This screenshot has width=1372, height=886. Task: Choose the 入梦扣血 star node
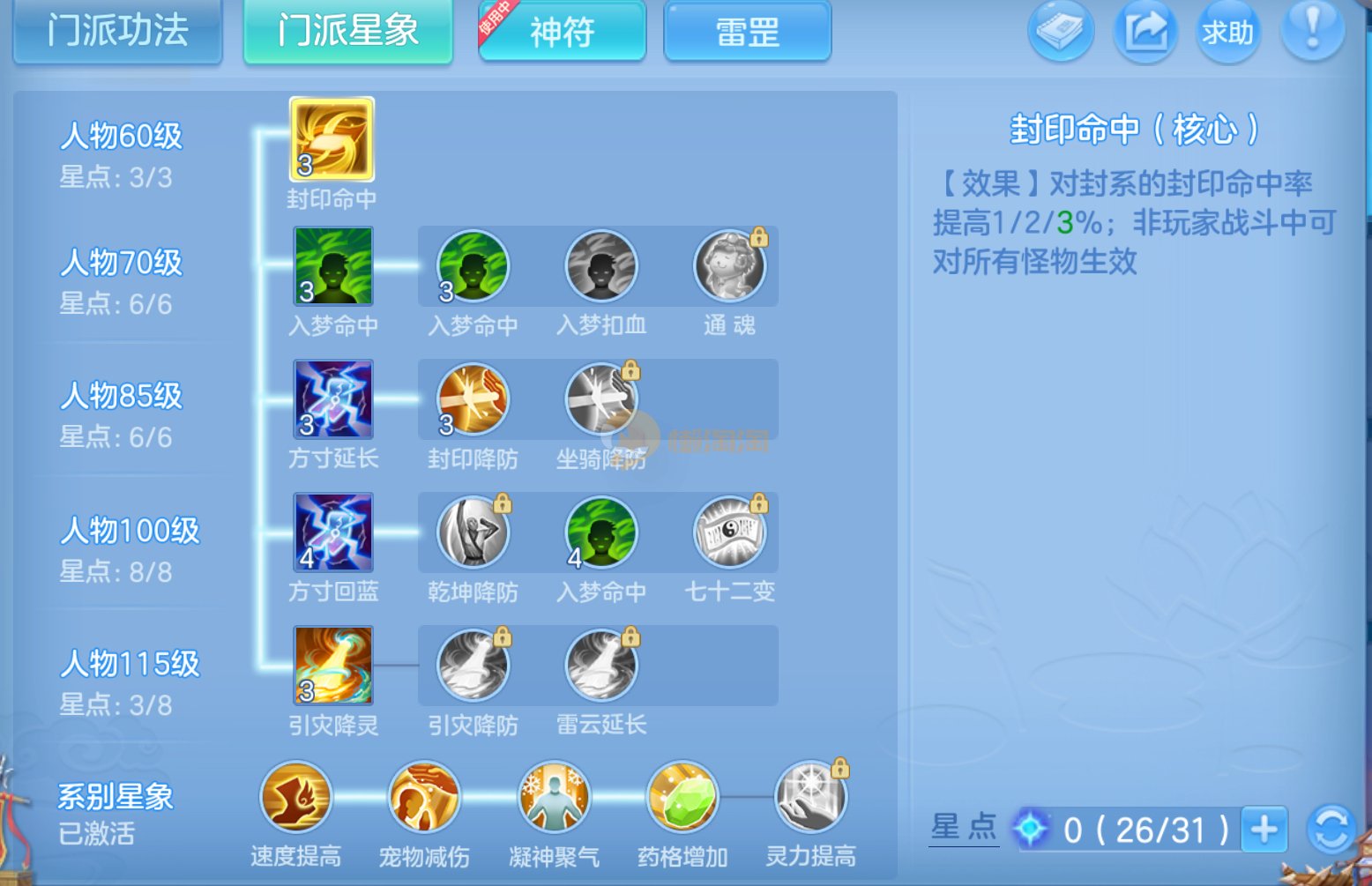(x=601, y=266)
